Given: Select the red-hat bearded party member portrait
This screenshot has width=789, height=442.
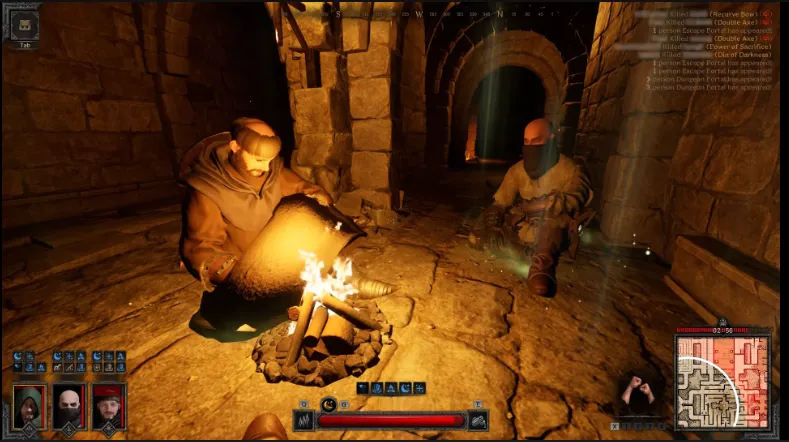Looking at the screenshot, I should [108, 405].
